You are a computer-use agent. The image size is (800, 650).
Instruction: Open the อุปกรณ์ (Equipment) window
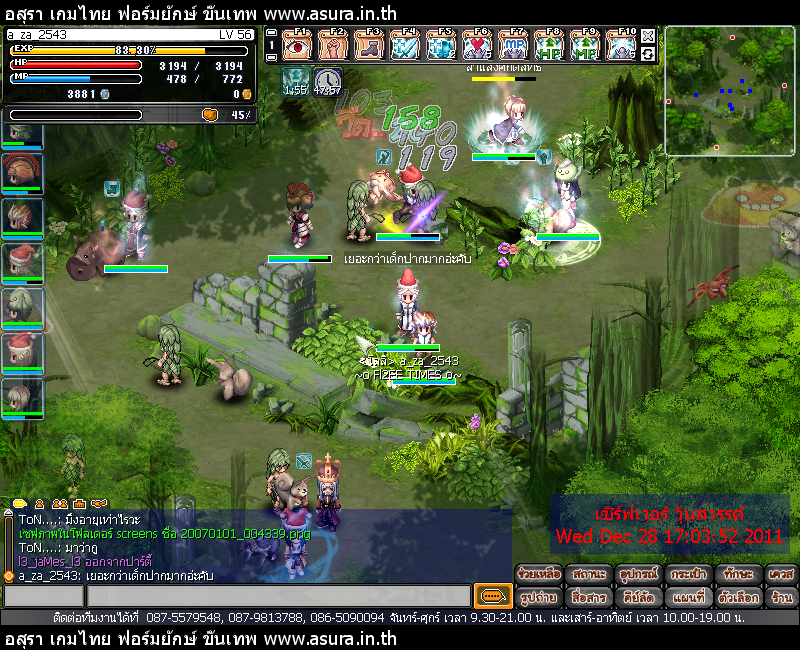pos(637,575)
